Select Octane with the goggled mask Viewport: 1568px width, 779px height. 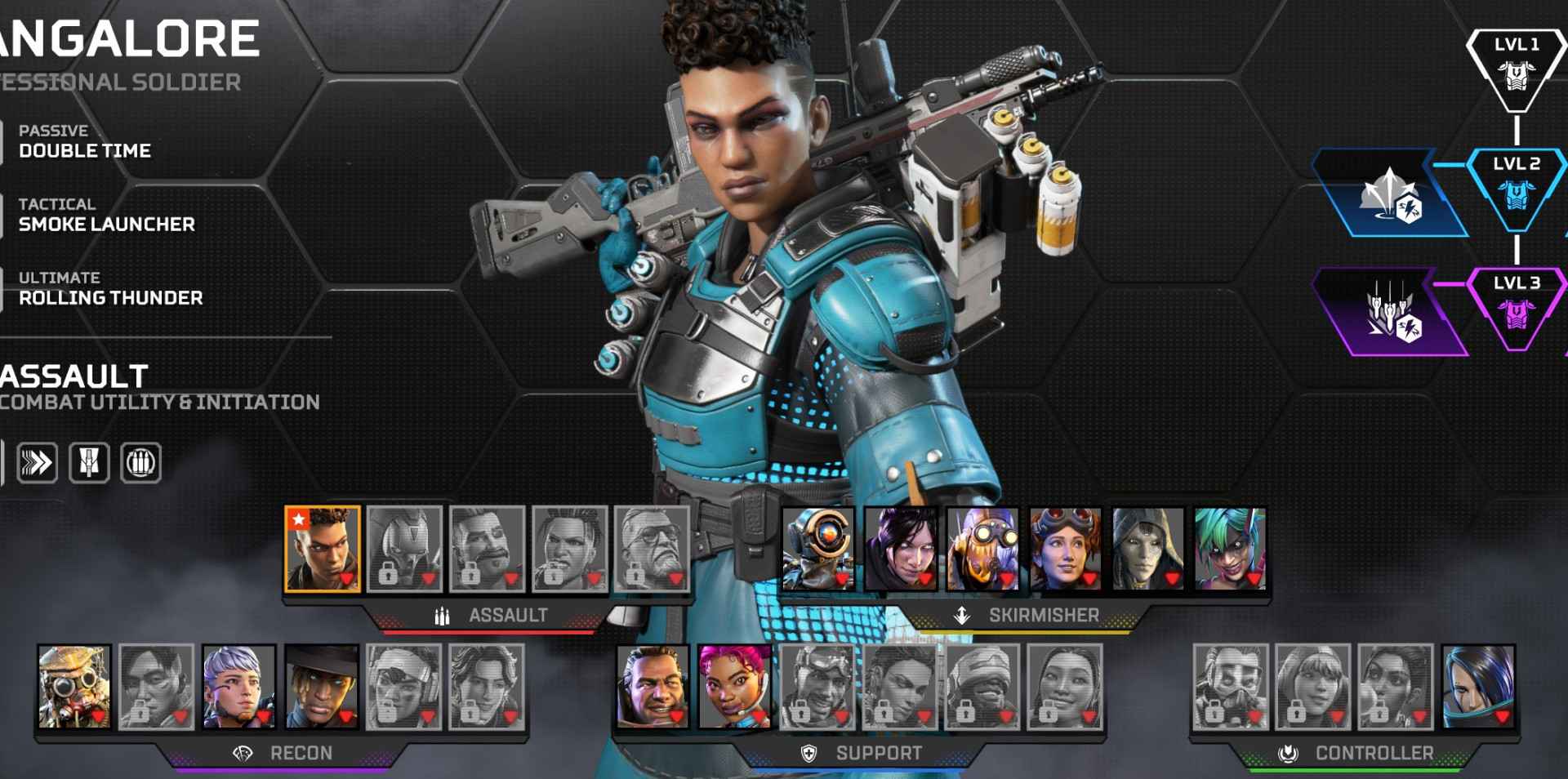click(983, 548)
